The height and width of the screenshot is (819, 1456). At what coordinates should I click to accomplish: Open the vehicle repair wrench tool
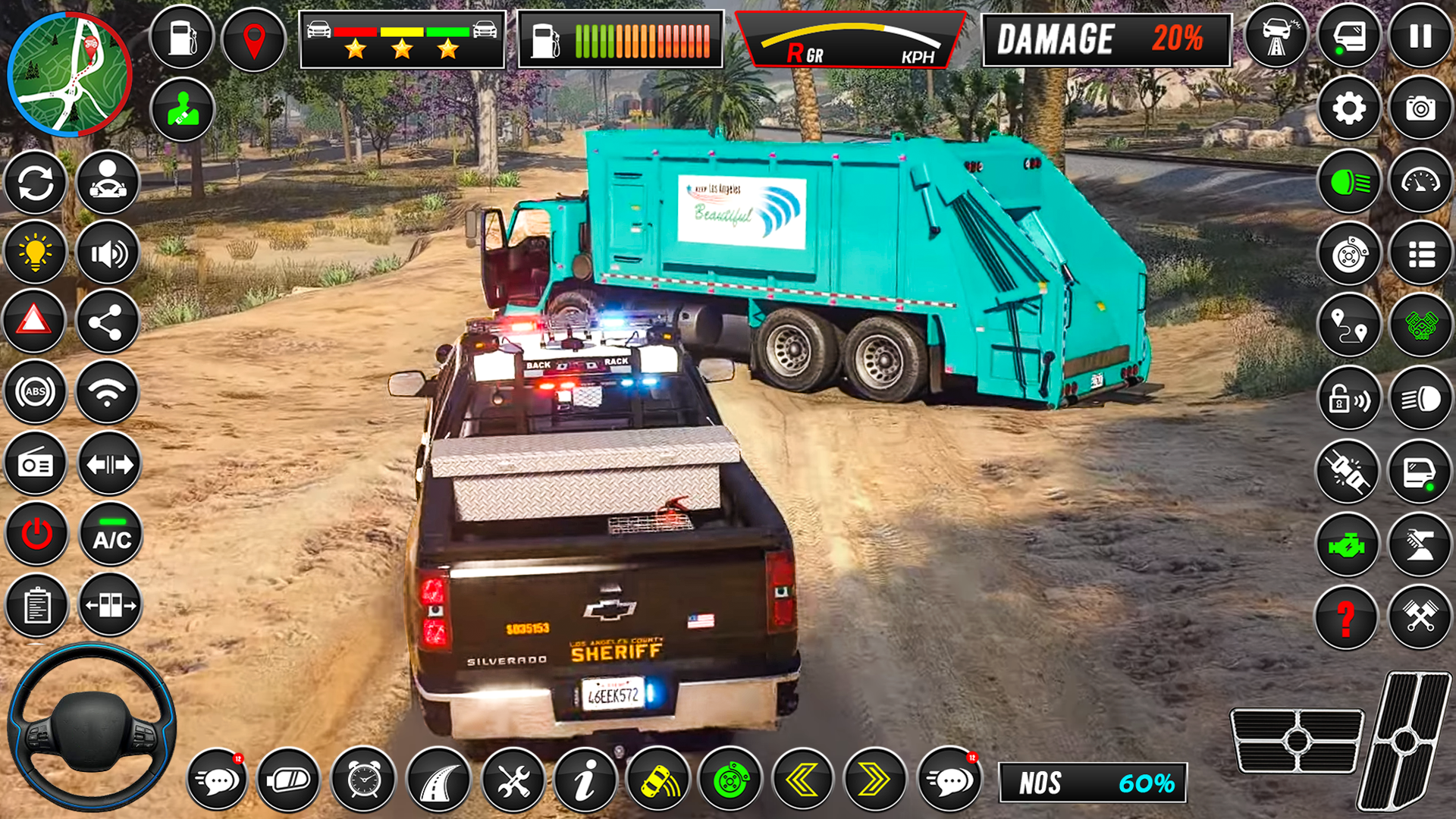coord(513,780)
